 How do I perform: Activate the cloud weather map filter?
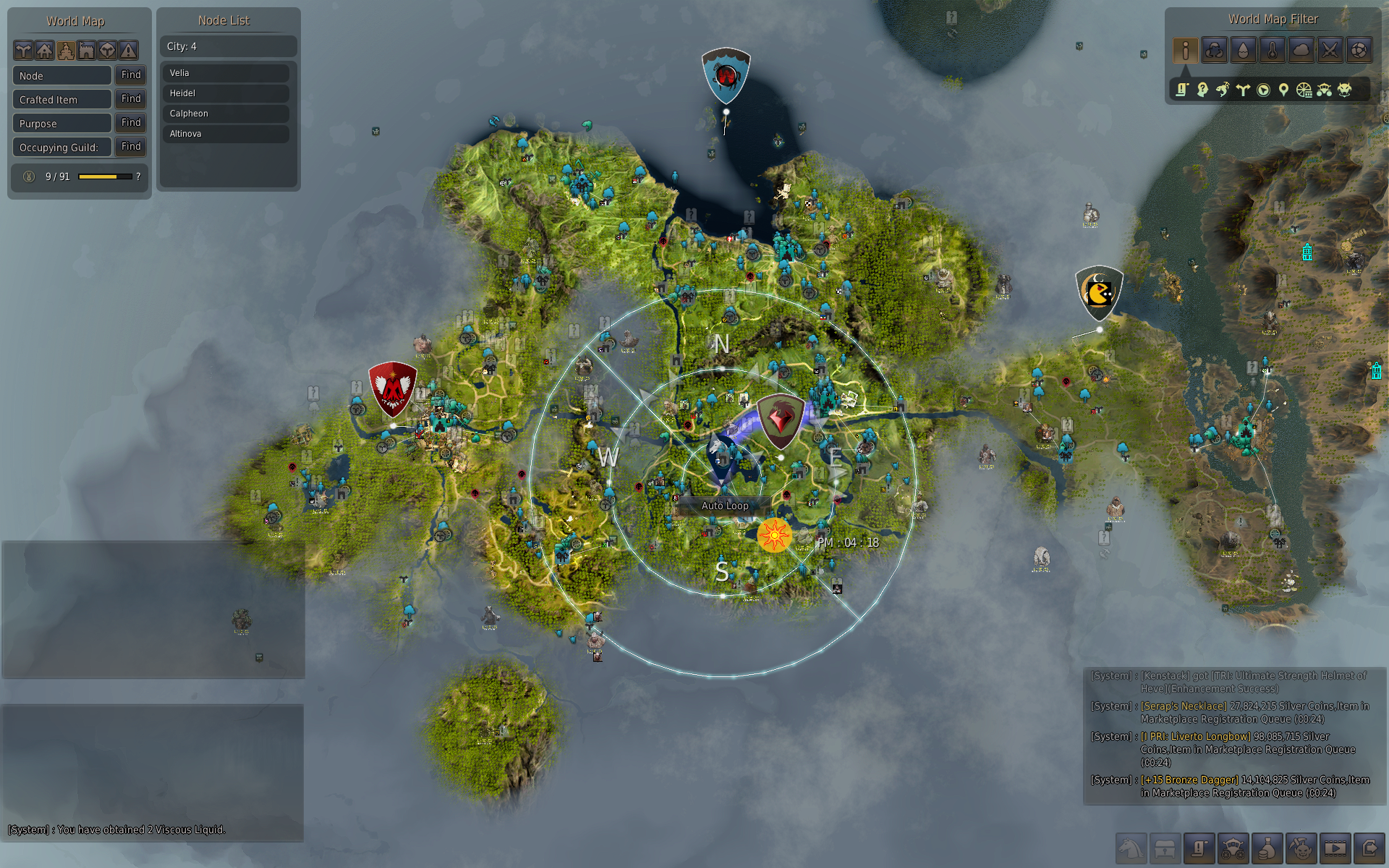coord(1301,50)
